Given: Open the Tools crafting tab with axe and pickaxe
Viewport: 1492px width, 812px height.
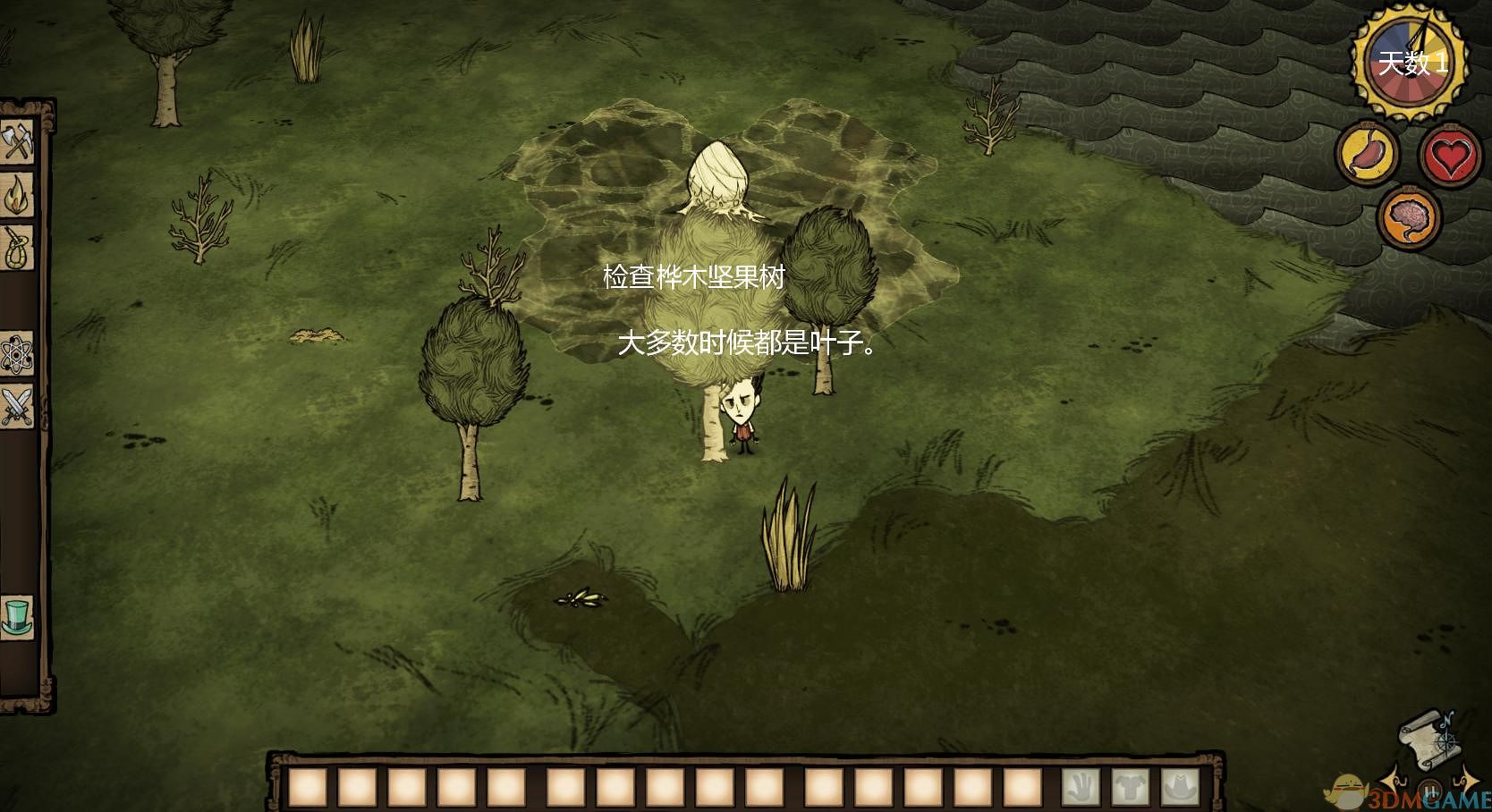Looking at the screenshot, I should [x=17, y=141].
